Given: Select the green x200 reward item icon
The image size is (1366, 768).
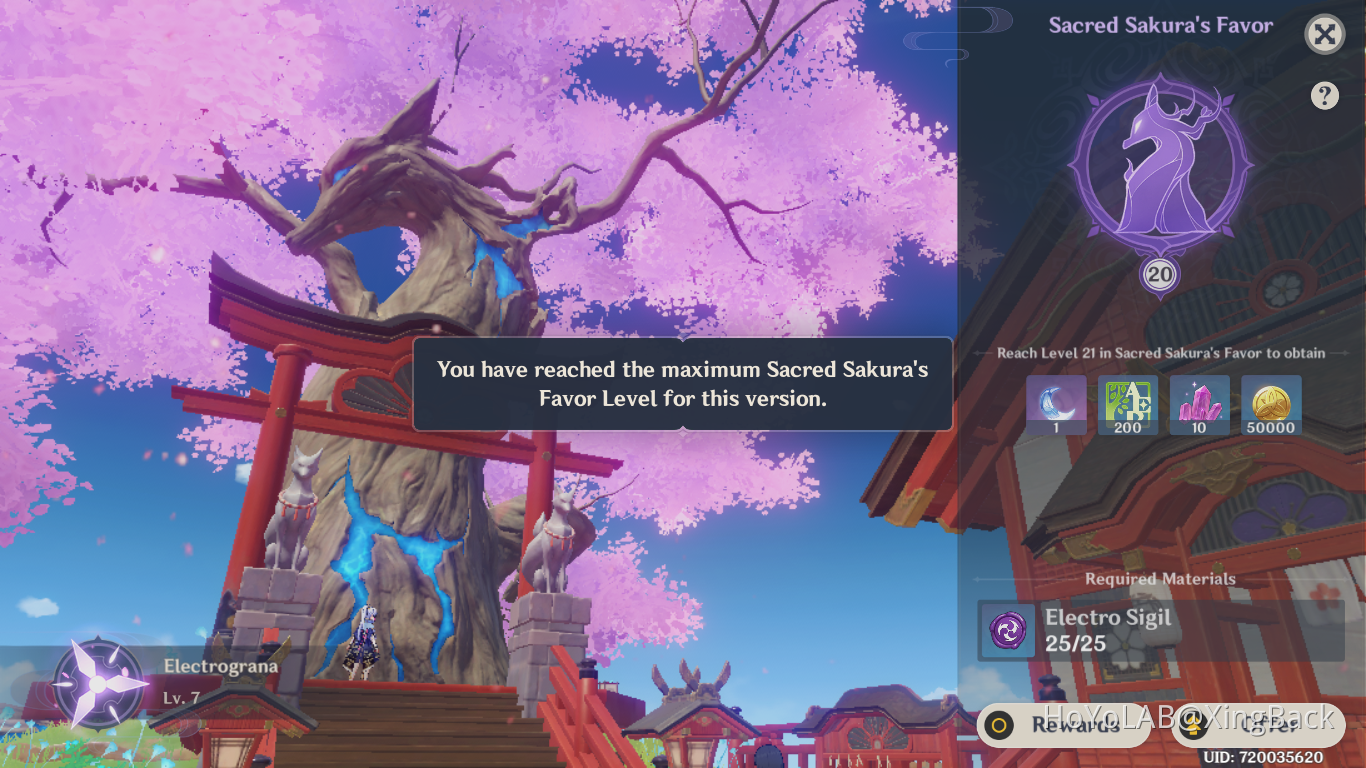Looking at the screenshot, I should (1128, 405).
